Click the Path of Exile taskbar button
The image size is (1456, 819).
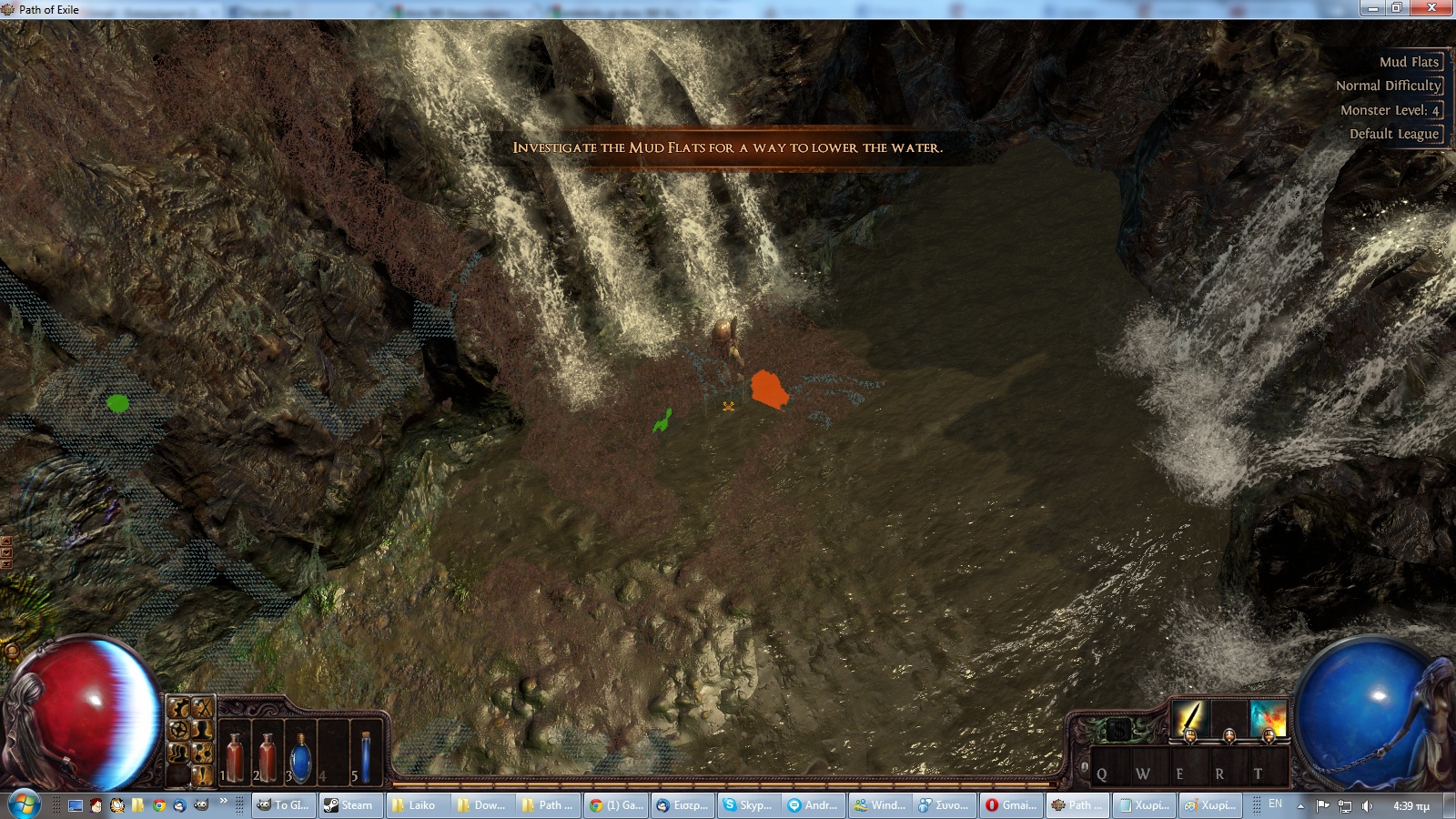coord(1077,805)
